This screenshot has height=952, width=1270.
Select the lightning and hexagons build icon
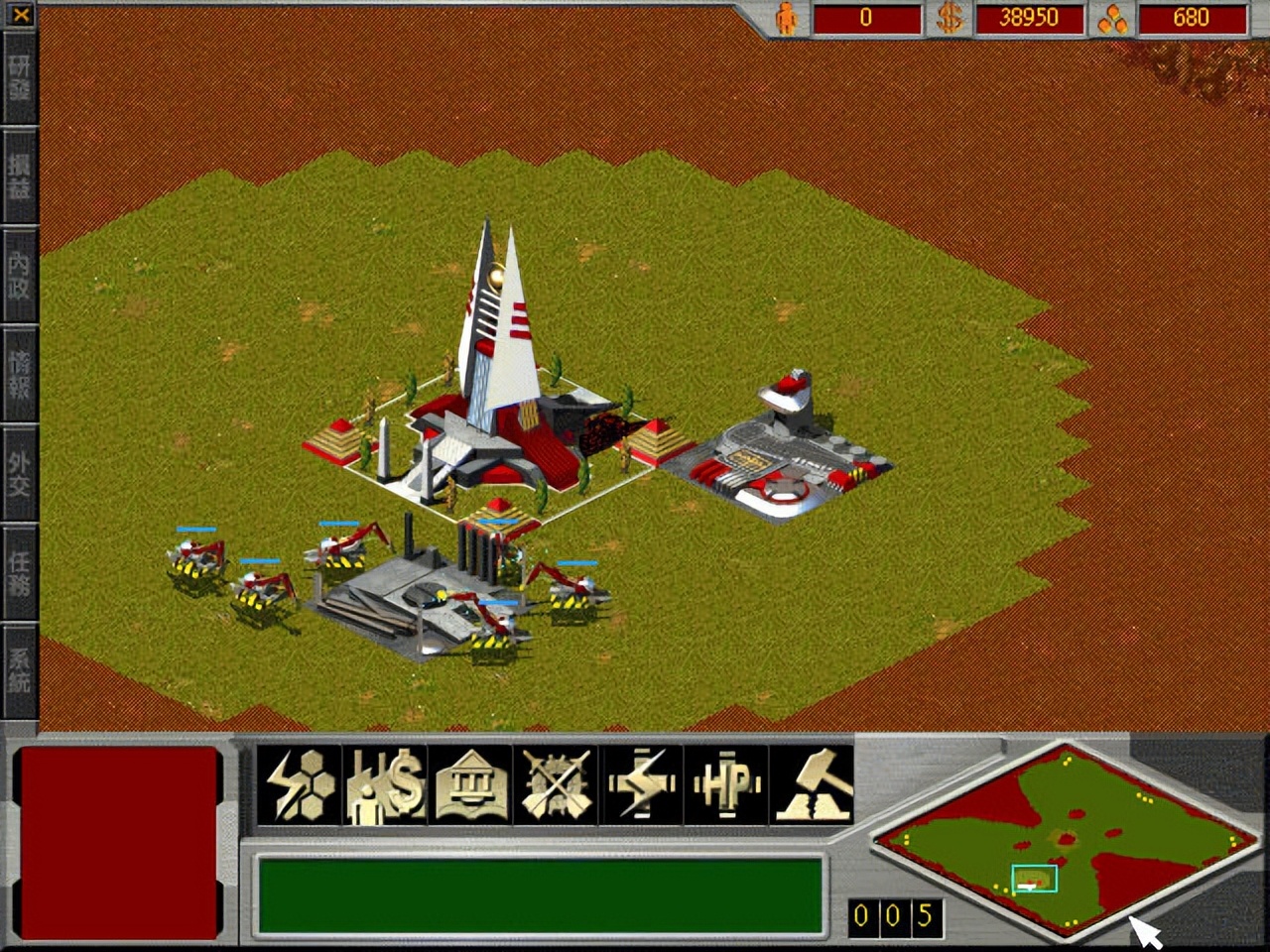click(299, 784)
